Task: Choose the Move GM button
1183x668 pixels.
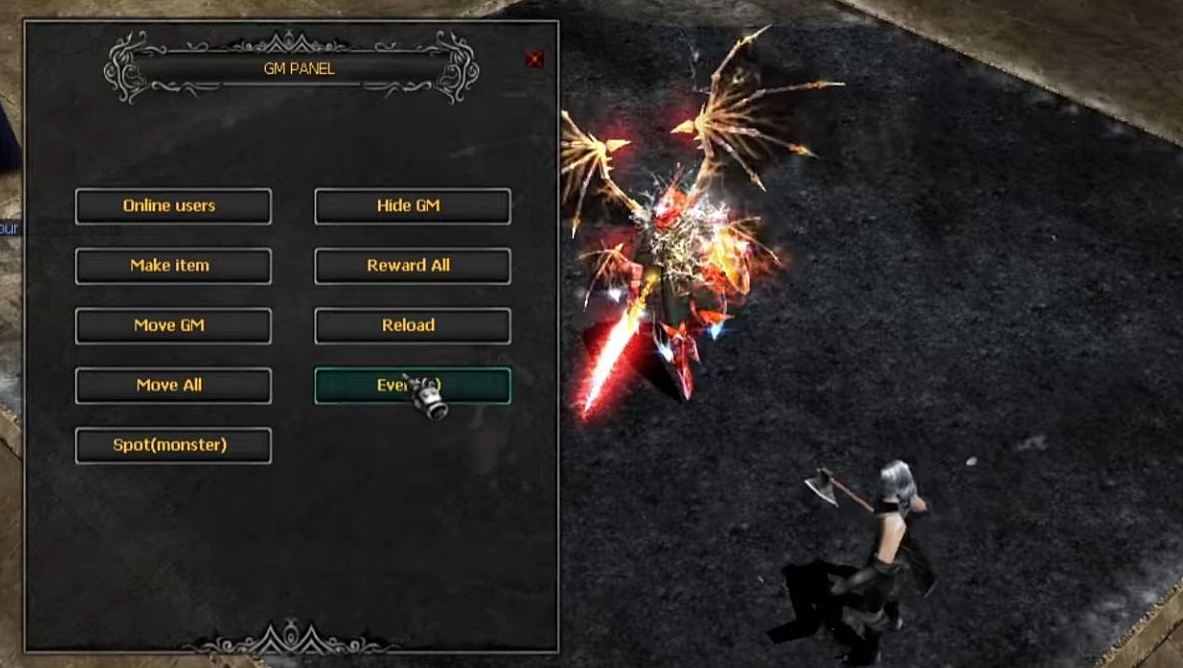Action: coord(173,326)
